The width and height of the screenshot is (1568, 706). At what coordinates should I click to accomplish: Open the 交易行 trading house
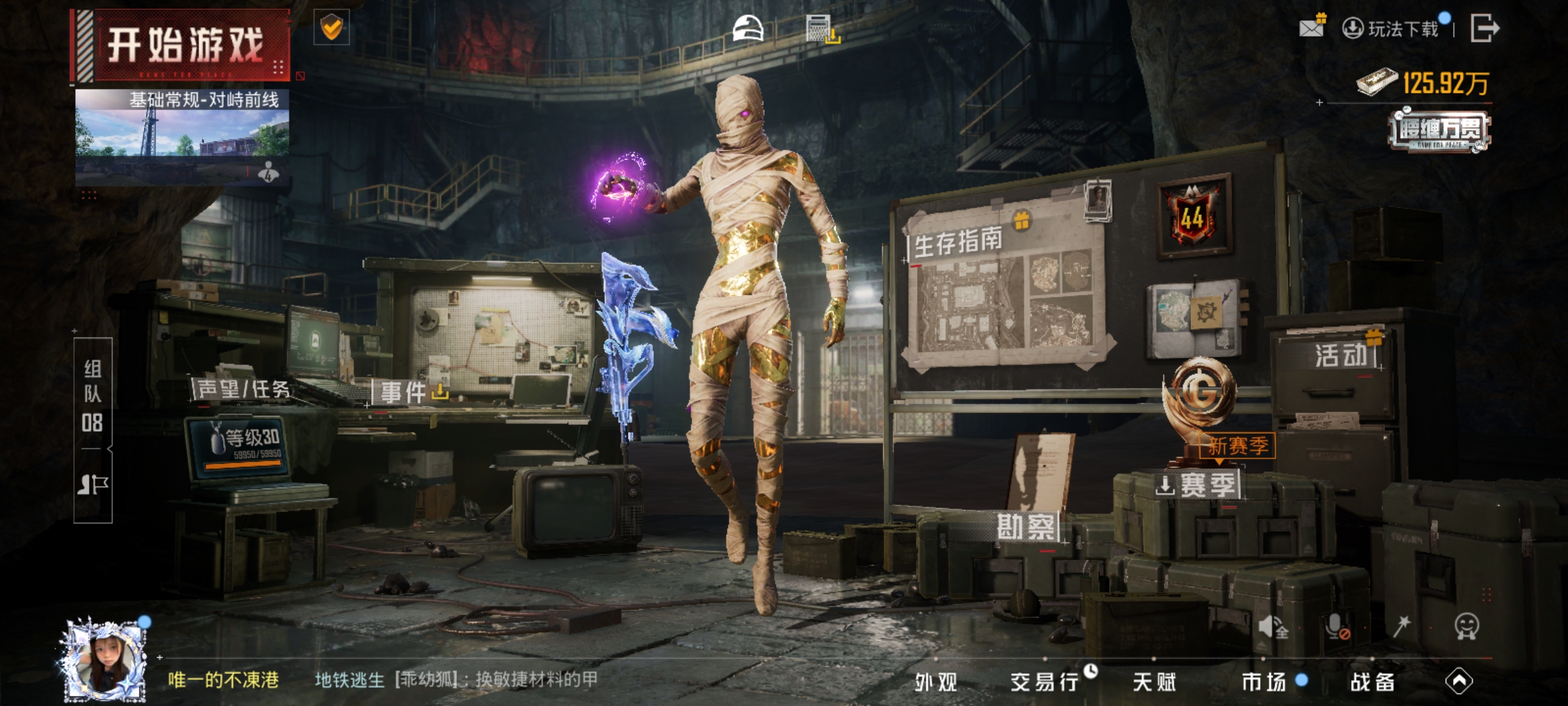[1044, 682]
